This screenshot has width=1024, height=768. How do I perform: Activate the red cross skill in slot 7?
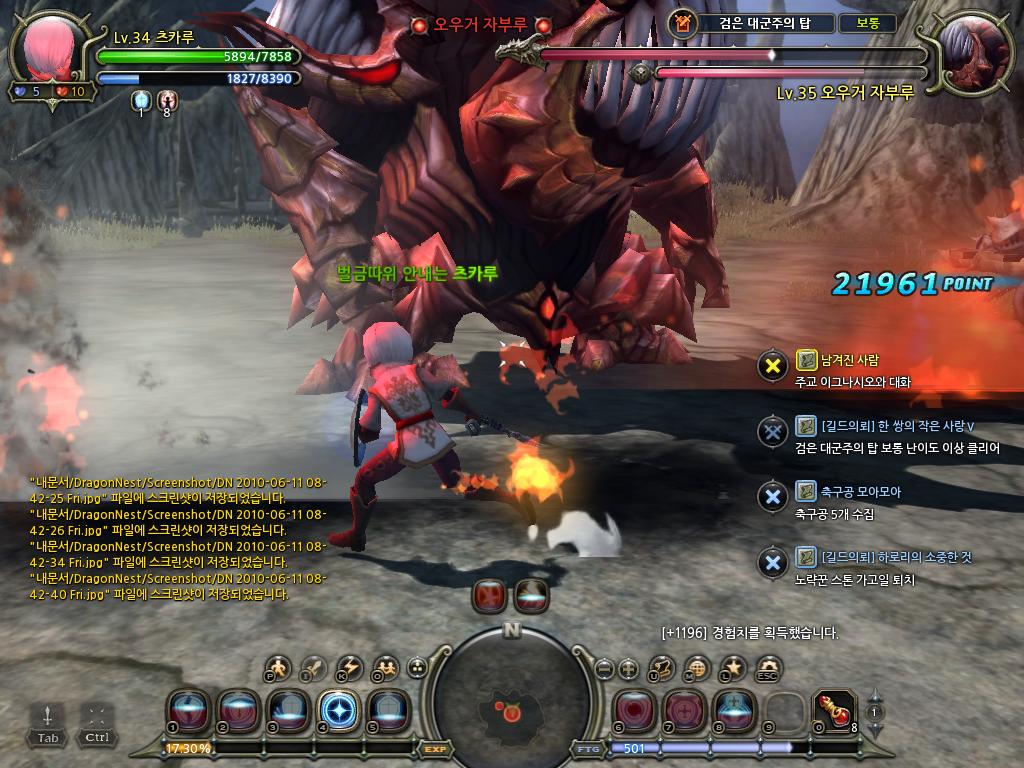tap(685, 710)
